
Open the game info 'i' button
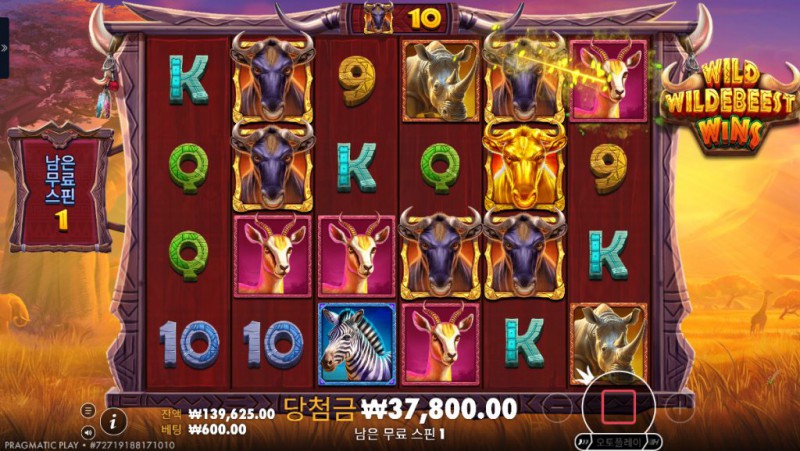tap(113, 421)
